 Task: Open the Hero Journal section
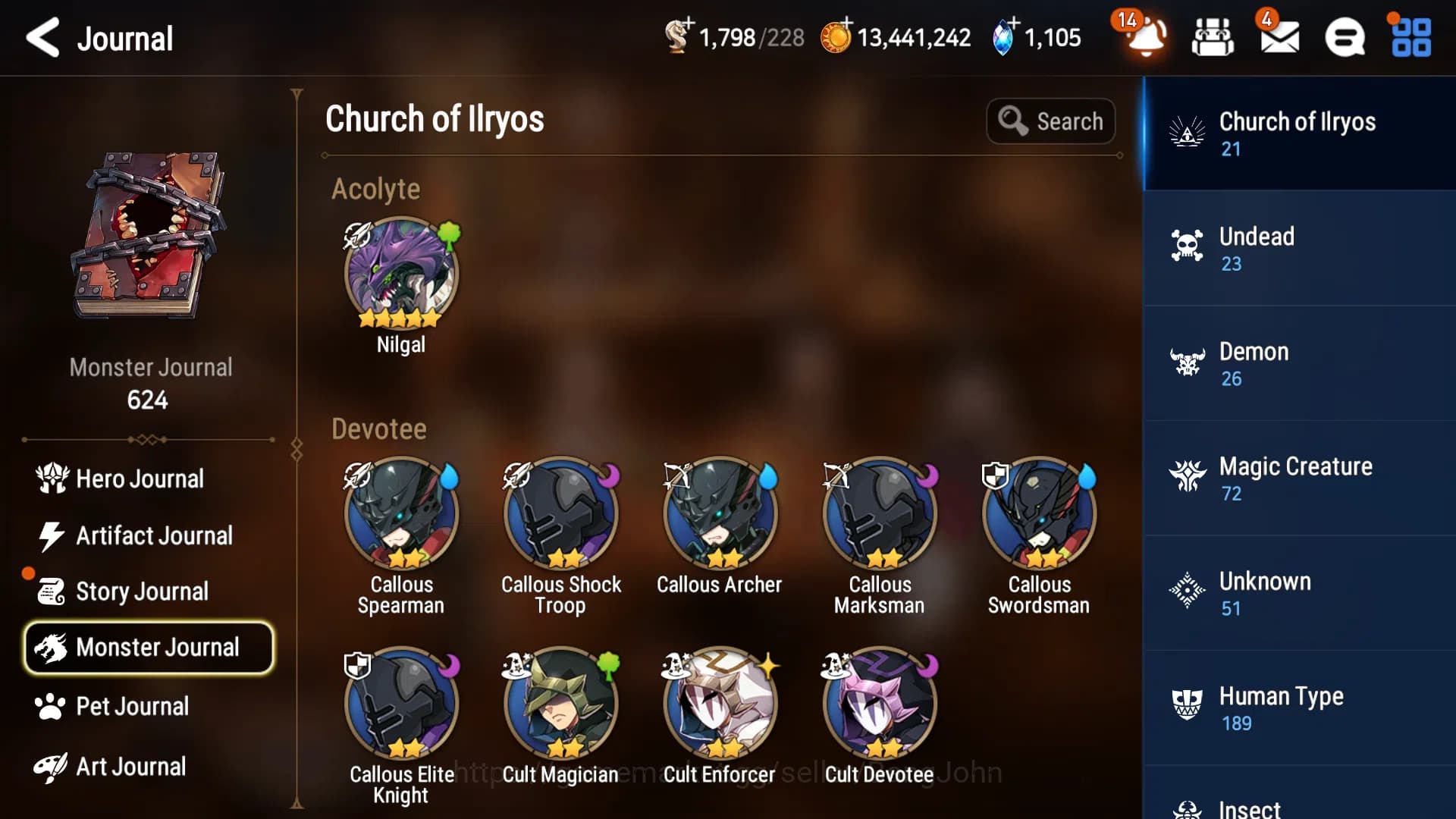pyautogui.click(x=139, y=479)
